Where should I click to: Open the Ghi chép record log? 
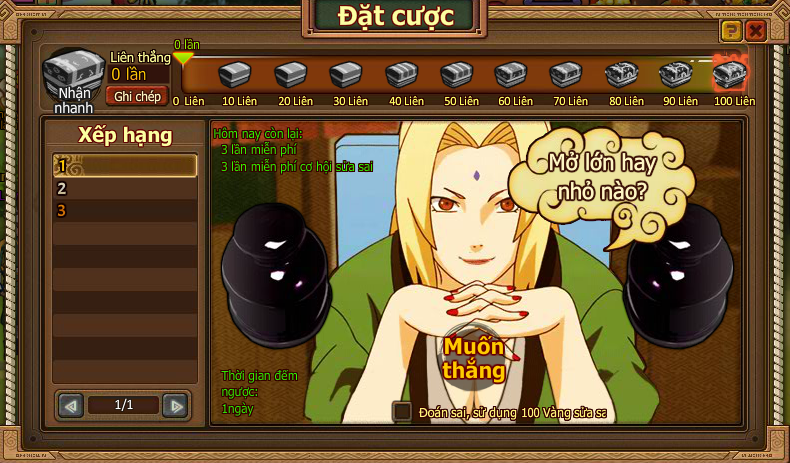click(138, 96)
